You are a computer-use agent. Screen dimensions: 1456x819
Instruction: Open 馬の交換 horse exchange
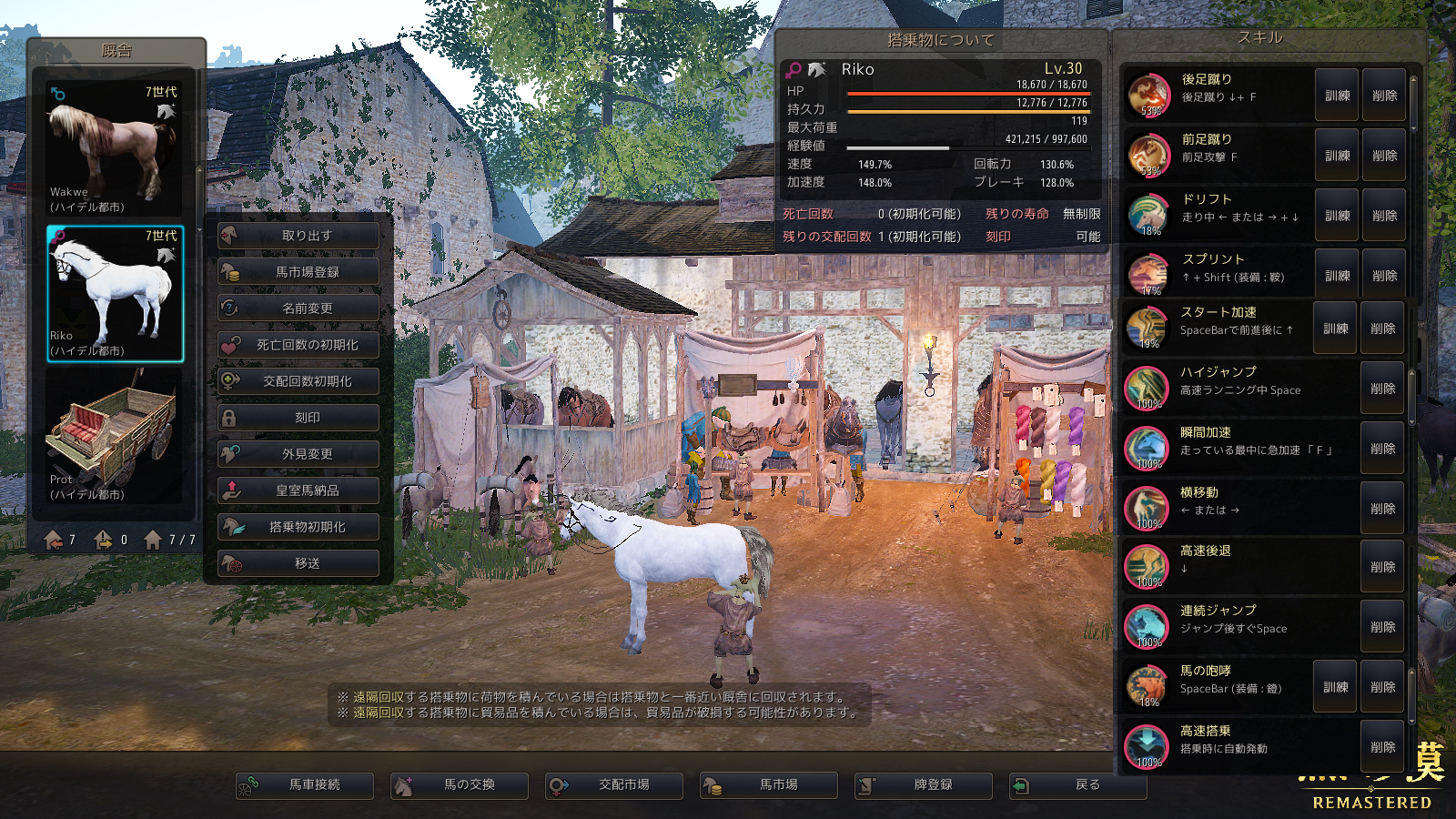click(x=460, y=784)
